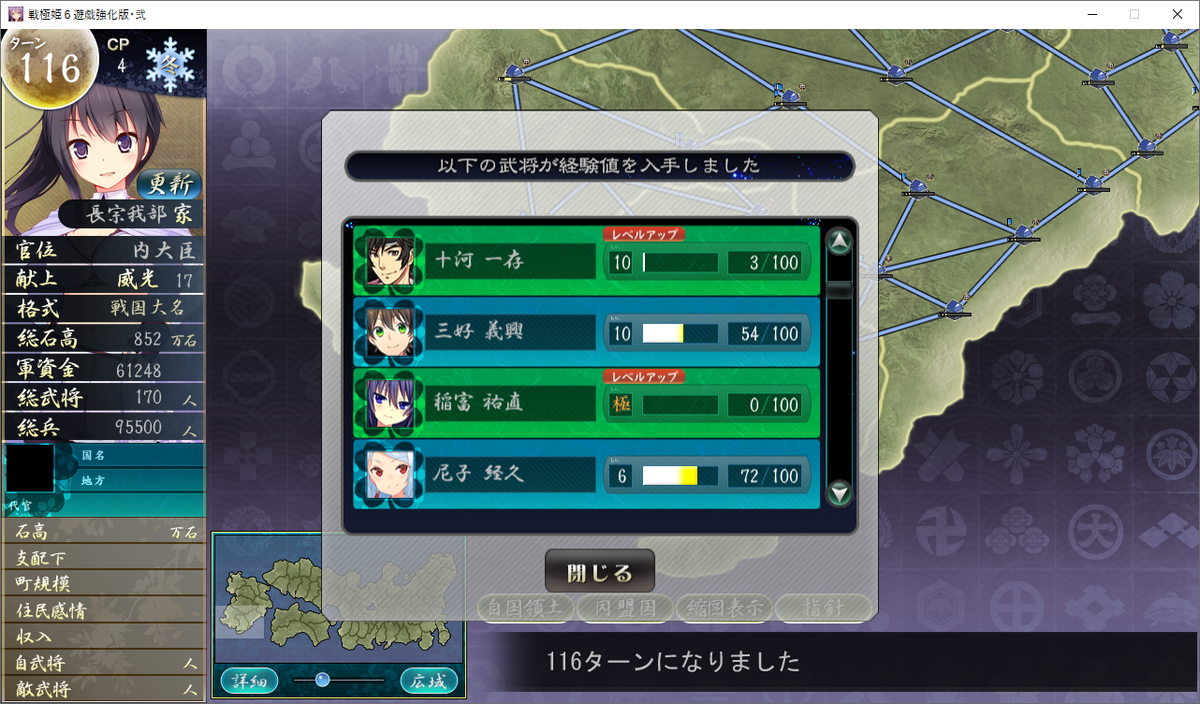Screen dimensions: 1200x704
Task: Close the game window
Action: point(1177,14)
